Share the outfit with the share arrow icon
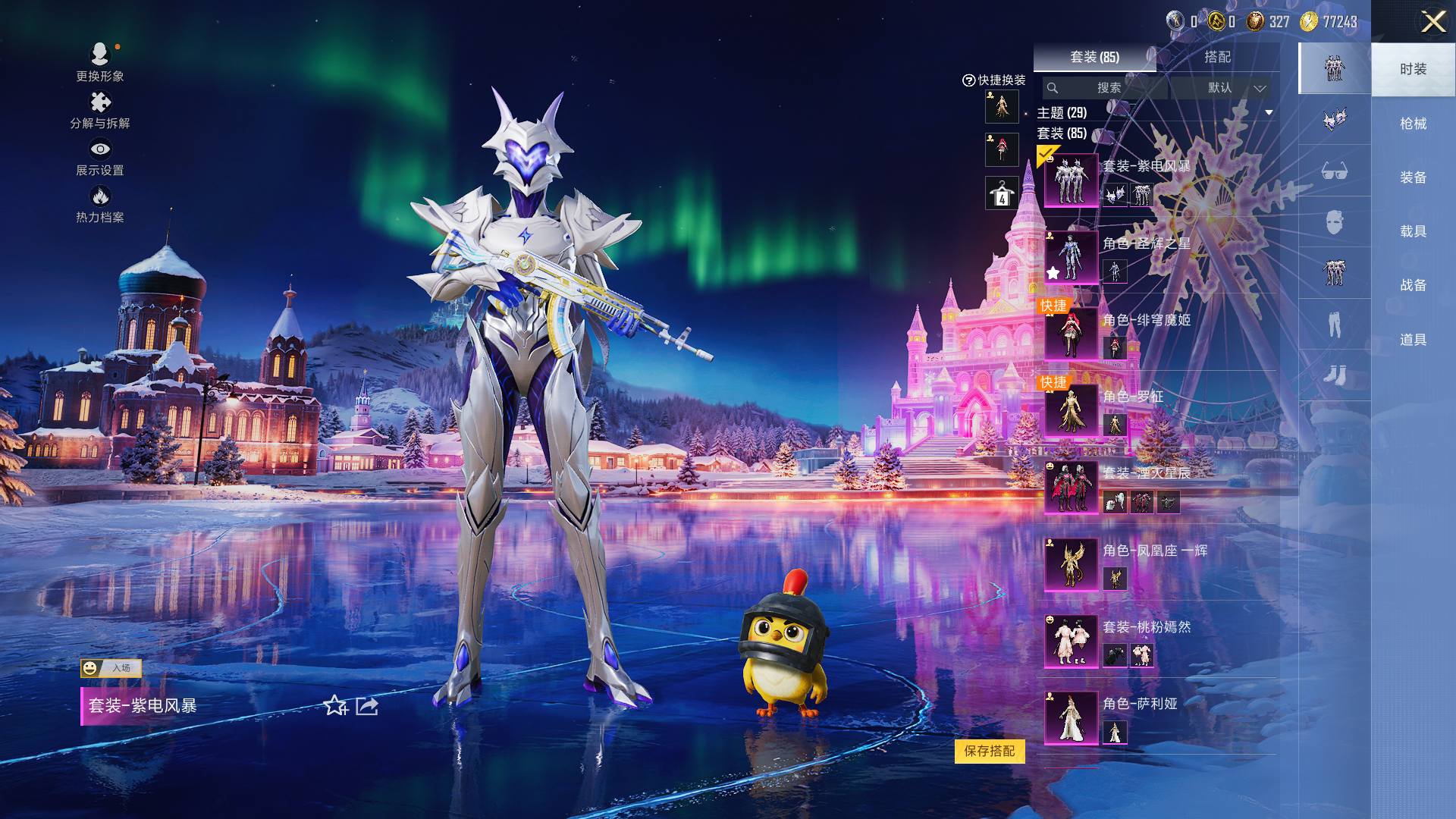Viewport: 1456px width, 819px height. (367, 706)
